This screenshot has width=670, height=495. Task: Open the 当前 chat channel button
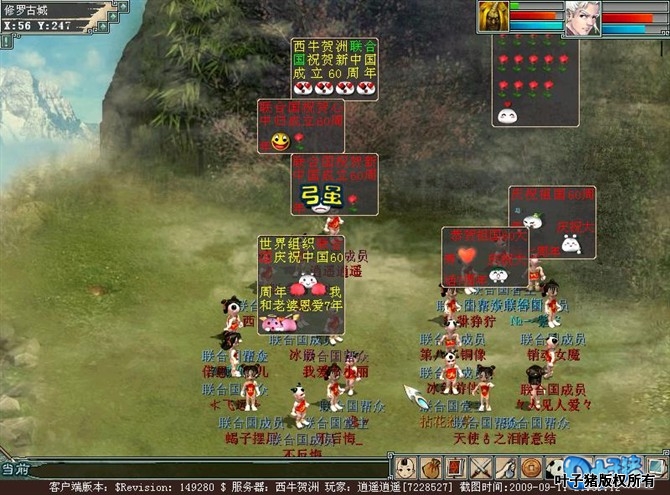(x=12, y=468)
